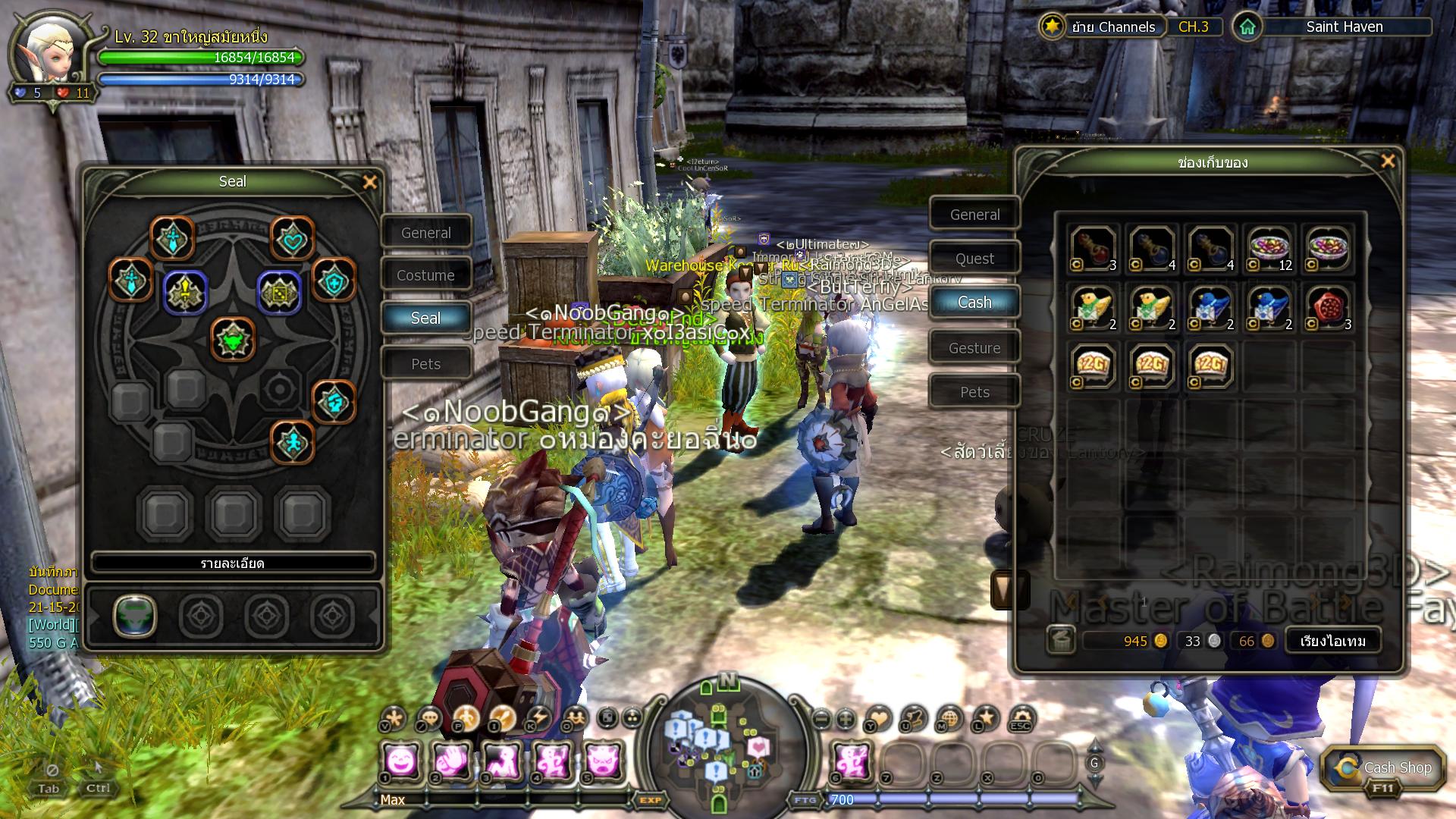The width and height of the screenshot is (1456, 819).
Task: Use the angry face gesture in slot 5
Action: click(x=601, y=760)
